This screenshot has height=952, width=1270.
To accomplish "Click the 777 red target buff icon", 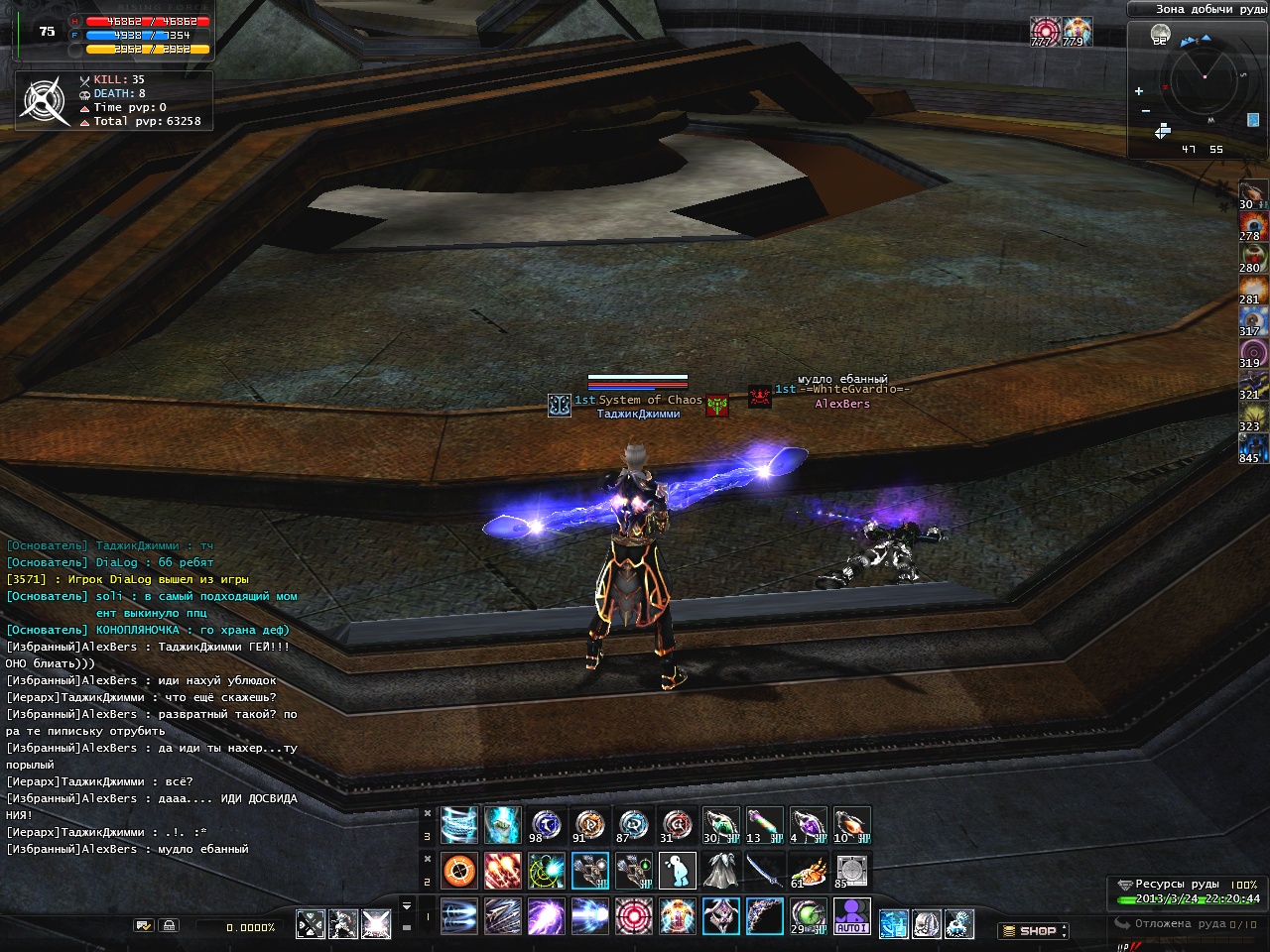I will [1042, 31].
